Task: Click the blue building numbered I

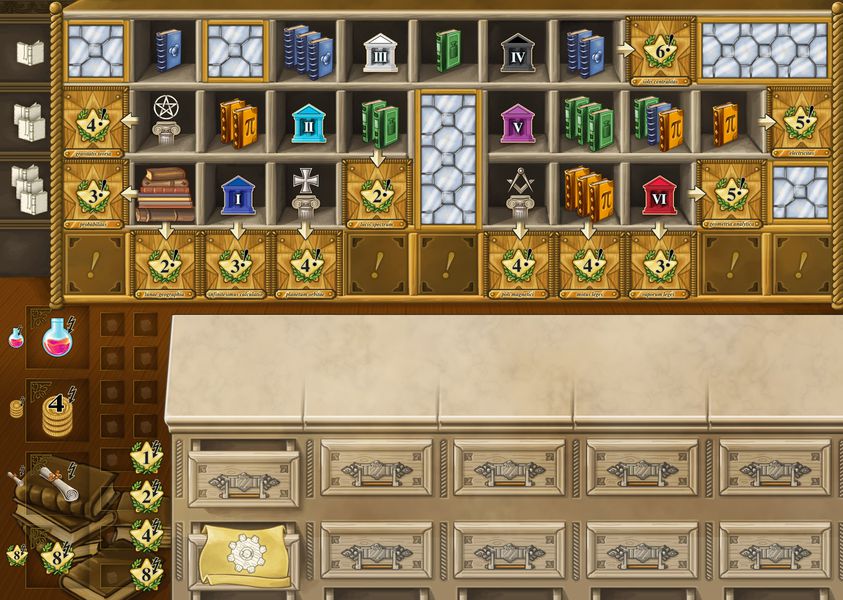Action: [x=237, y=195]
